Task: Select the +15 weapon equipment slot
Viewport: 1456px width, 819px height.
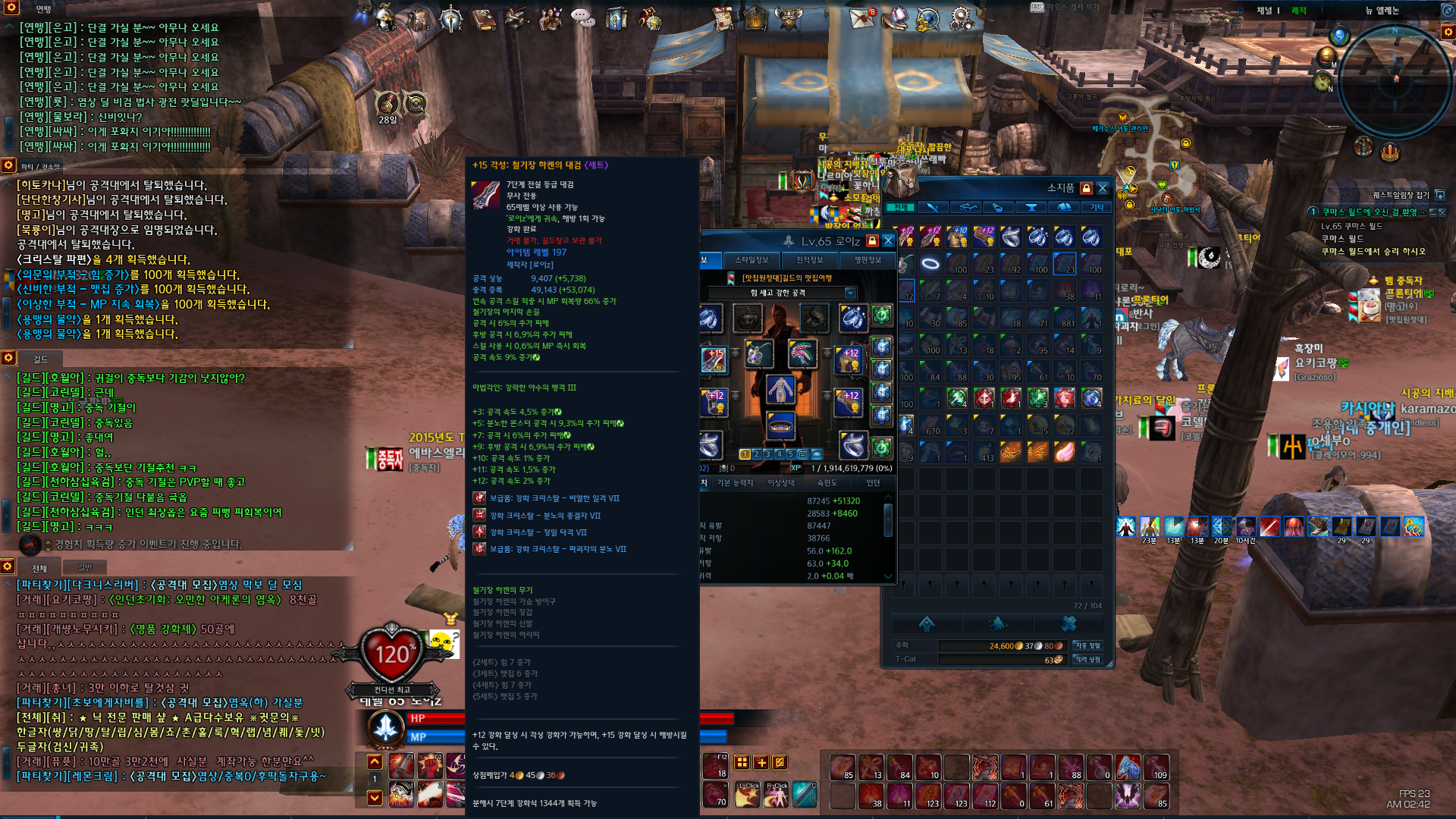Action: (x=714, y=359)
